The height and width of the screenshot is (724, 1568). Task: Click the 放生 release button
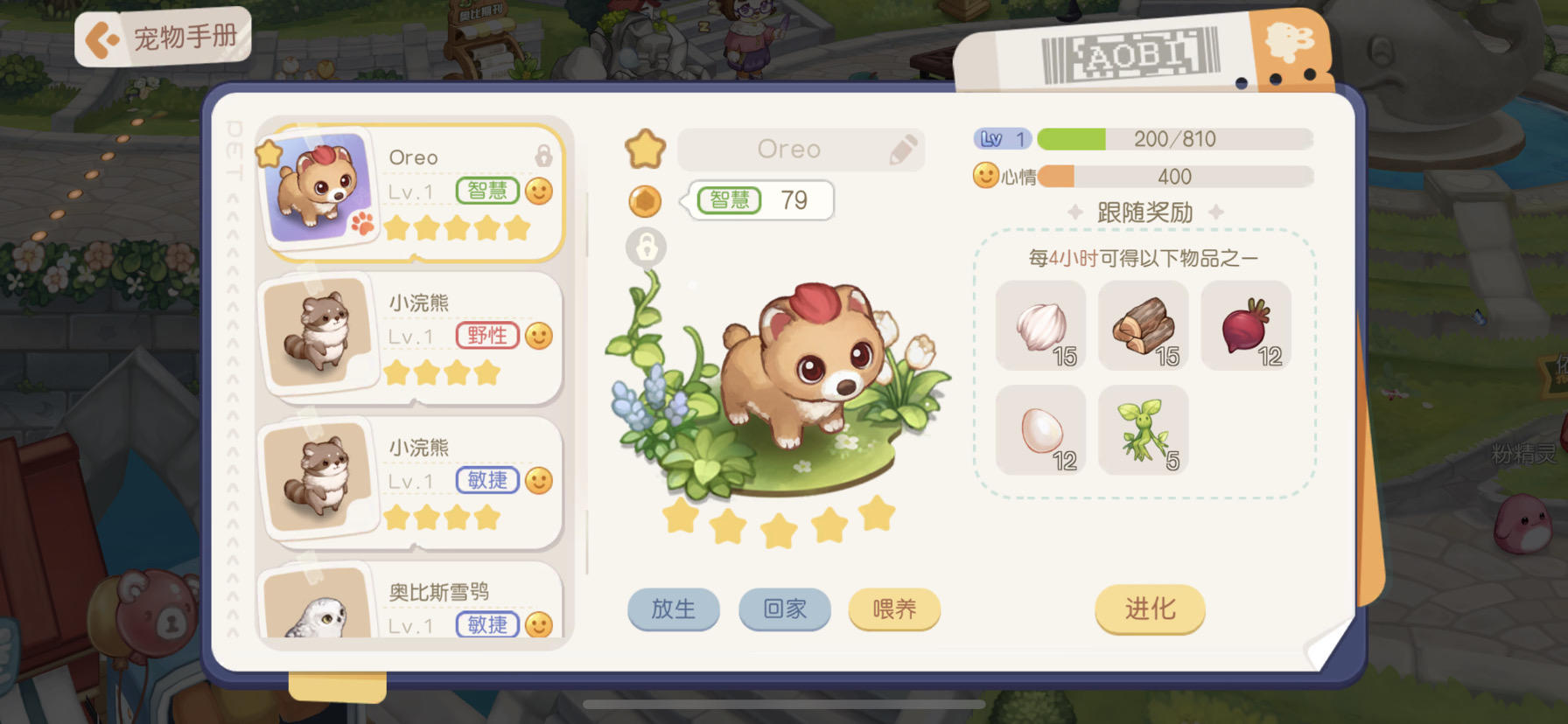coord(673,610)
